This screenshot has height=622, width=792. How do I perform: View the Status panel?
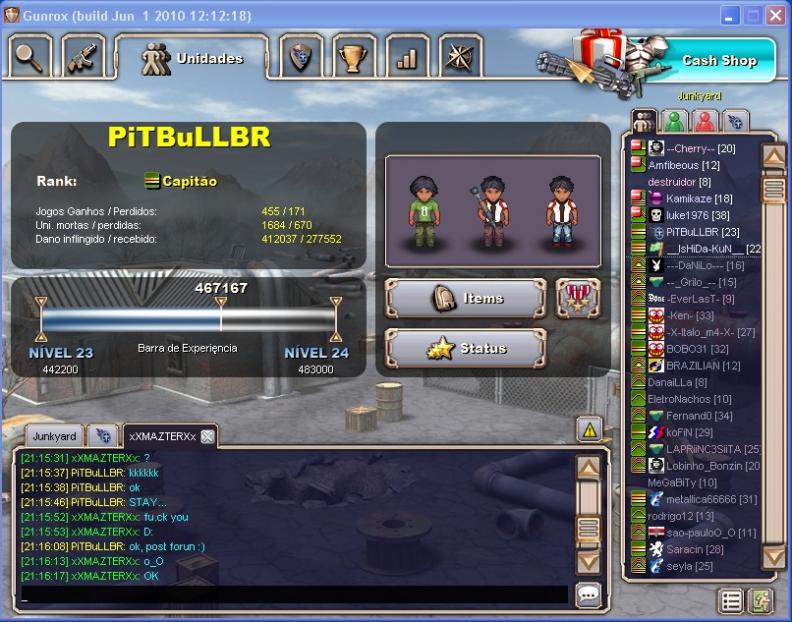pyautogui.click(x=466, y=349)
